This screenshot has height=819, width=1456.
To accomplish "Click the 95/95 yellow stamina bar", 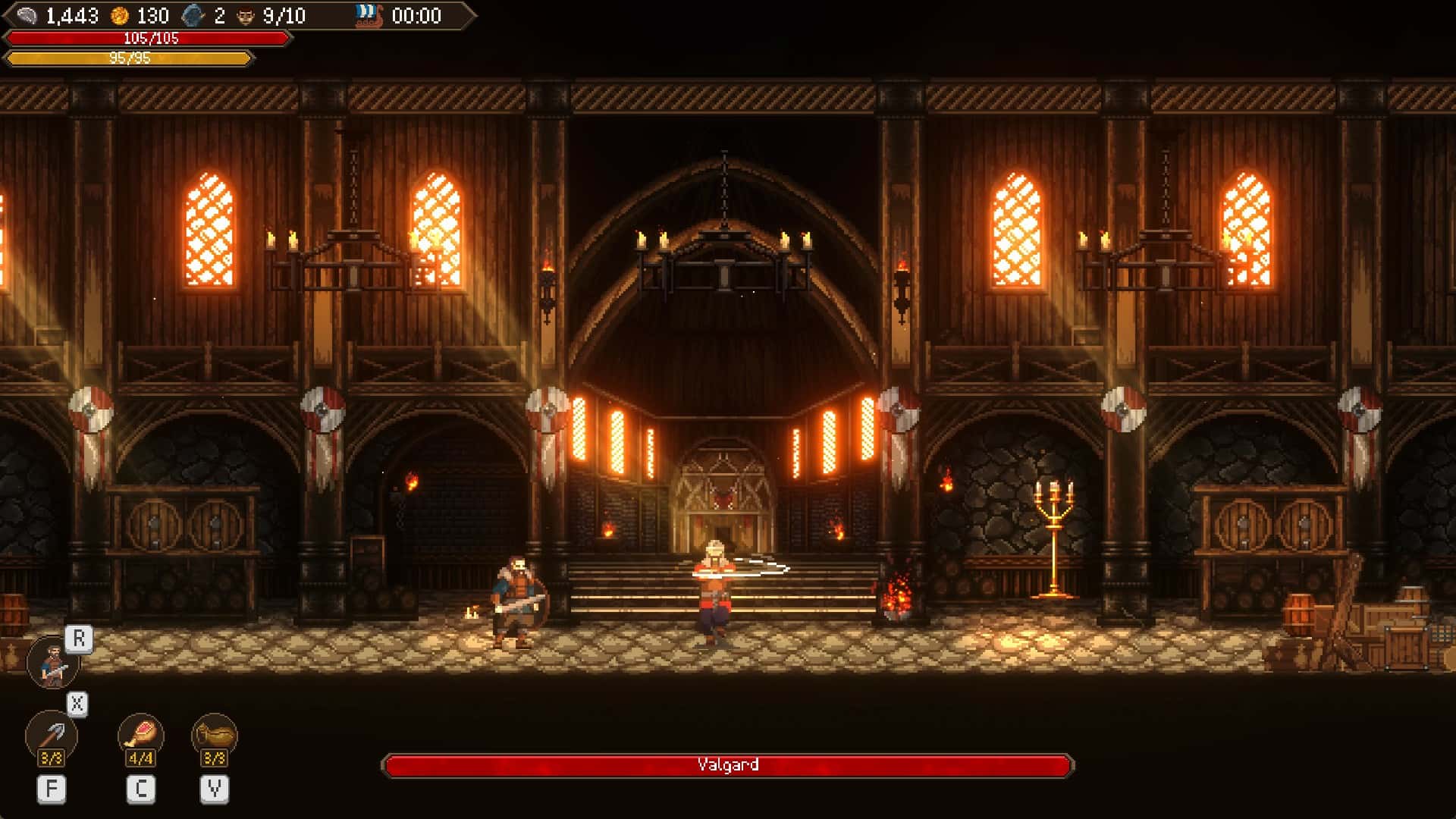I will coord(129,55).
